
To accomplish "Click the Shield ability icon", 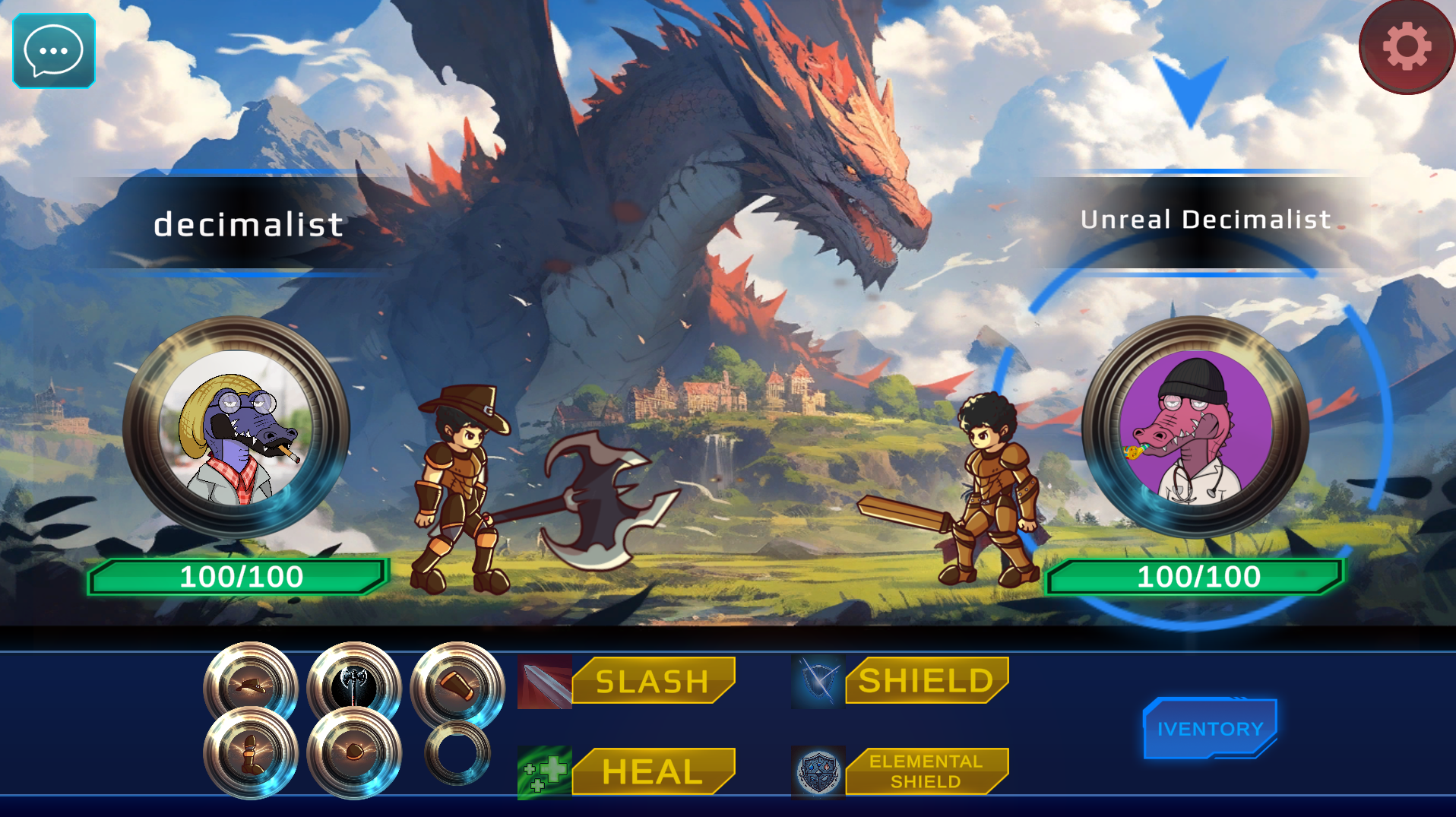I will click(x=818, y=682).
